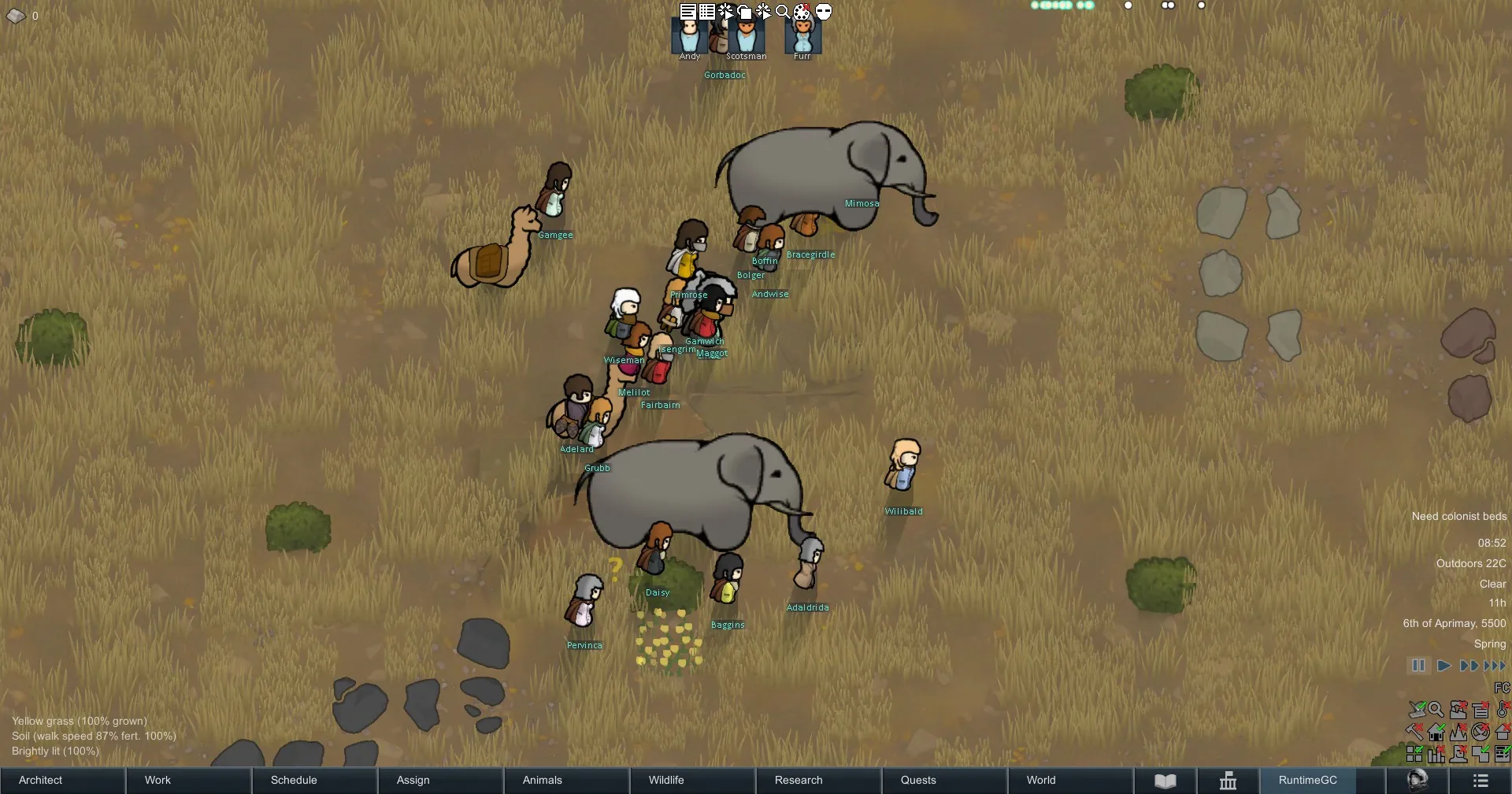This screenshot has width=1512, height=794.
Task: Select colonist Andy's portrait
Action: point(689,36)
